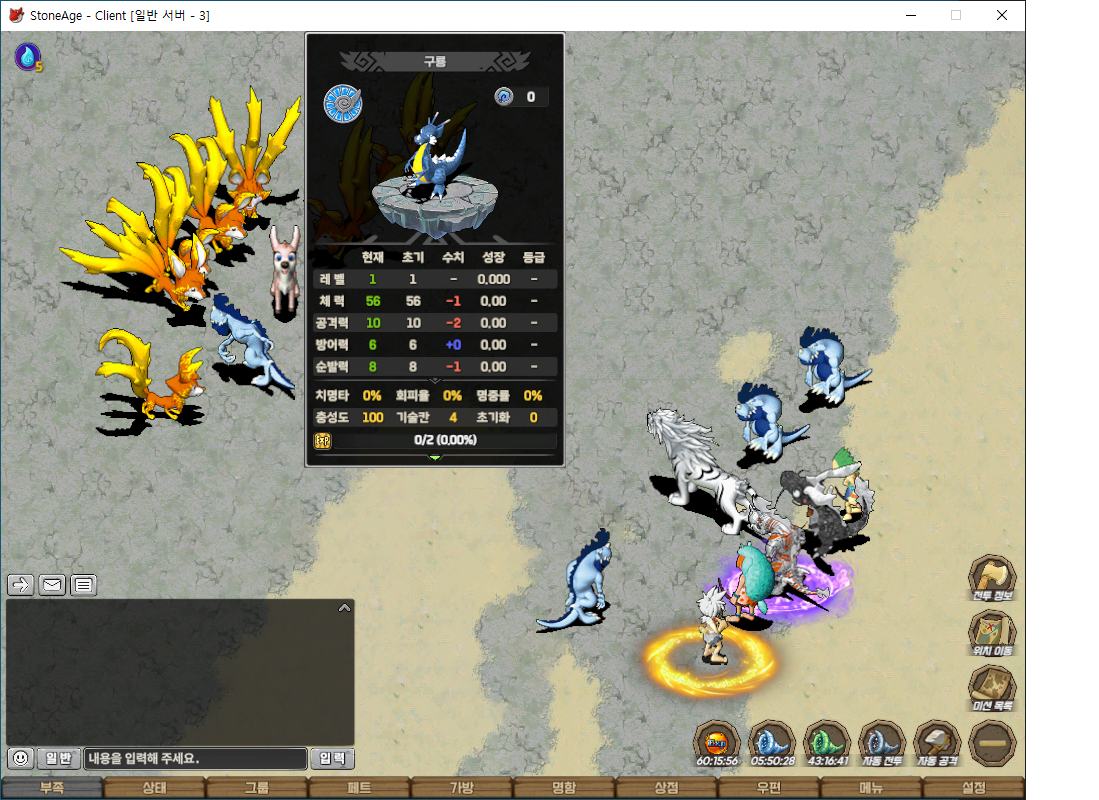Open the 가방 (bag) inventory

(x=461, y=788)
